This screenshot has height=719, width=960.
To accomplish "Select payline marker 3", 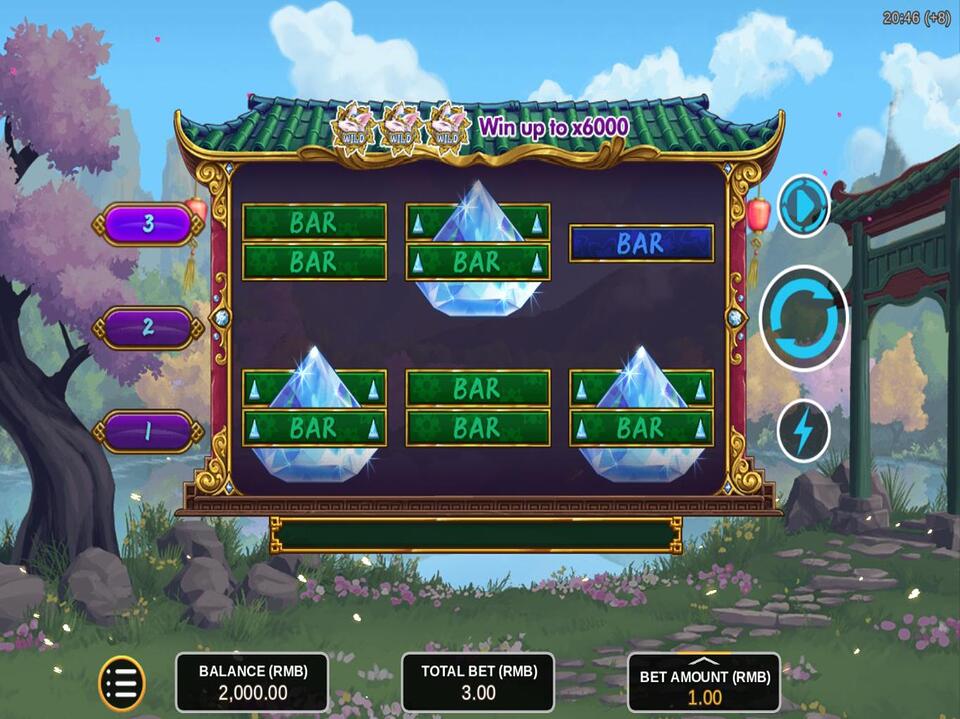I will pos(148,224).
